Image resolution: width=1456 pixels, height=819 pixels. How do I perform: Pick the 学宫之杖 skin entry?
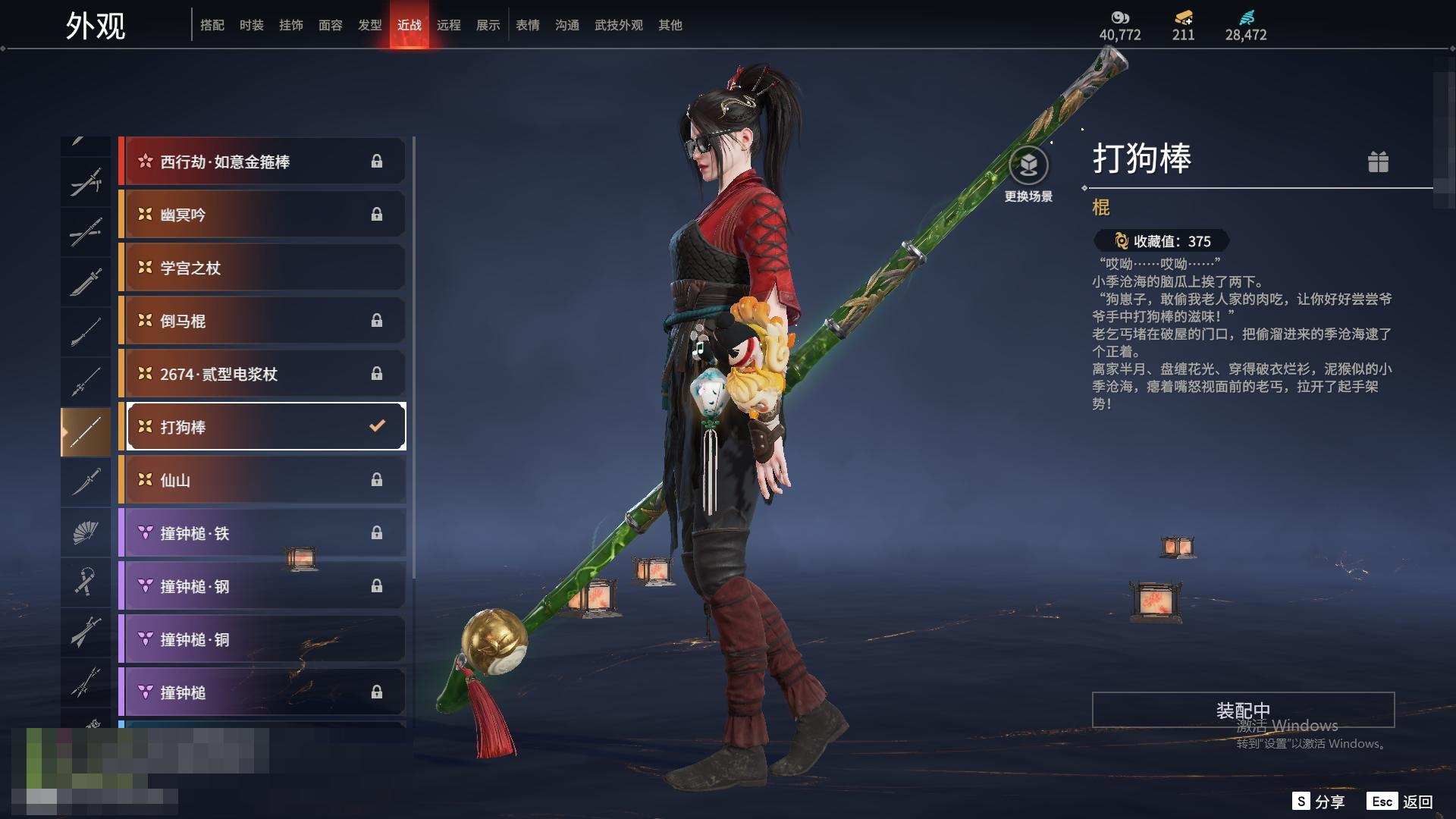click(262, 268)
